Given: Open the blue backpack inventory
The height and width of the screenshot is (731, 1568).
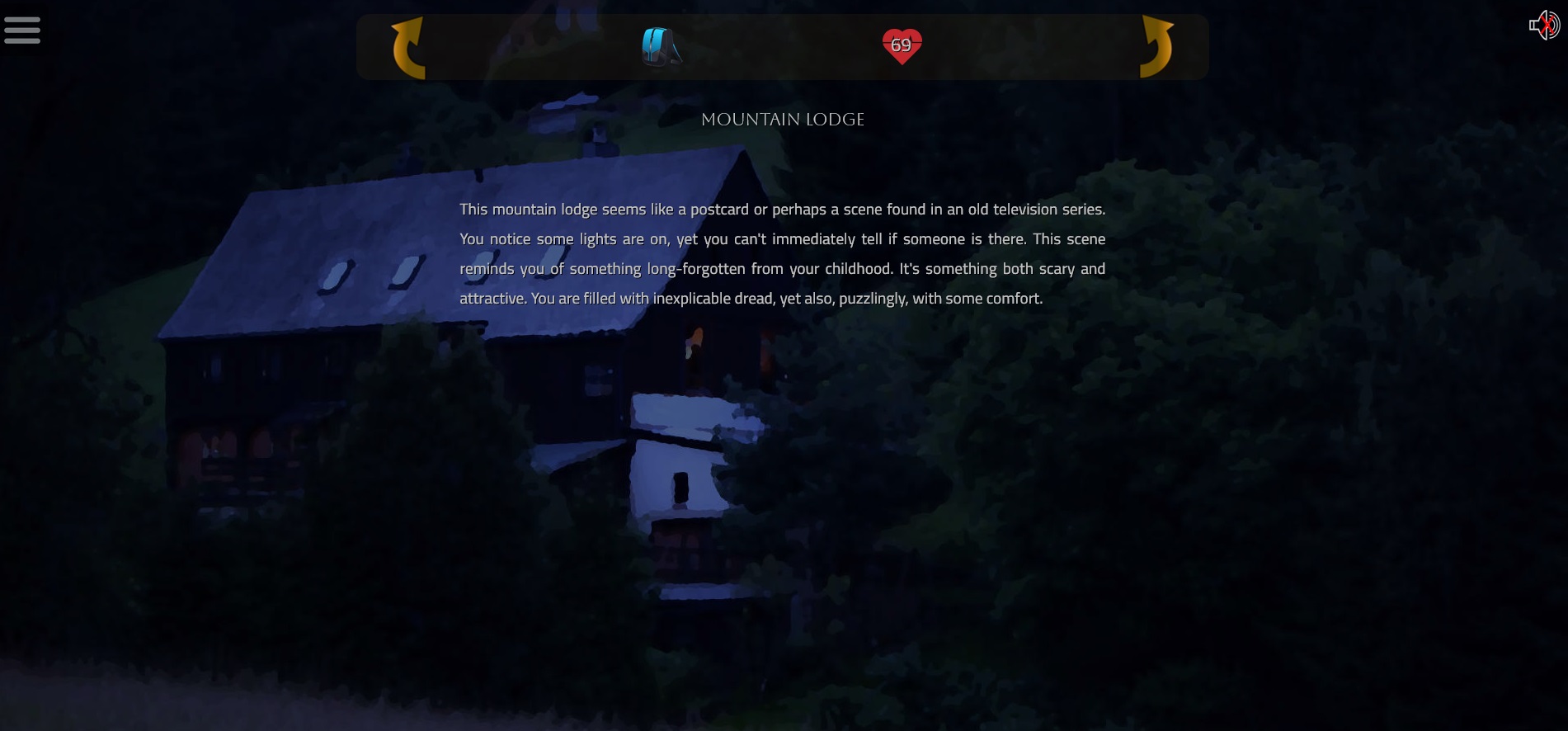Looking at the screenshot, I should [x=662, y=46].
